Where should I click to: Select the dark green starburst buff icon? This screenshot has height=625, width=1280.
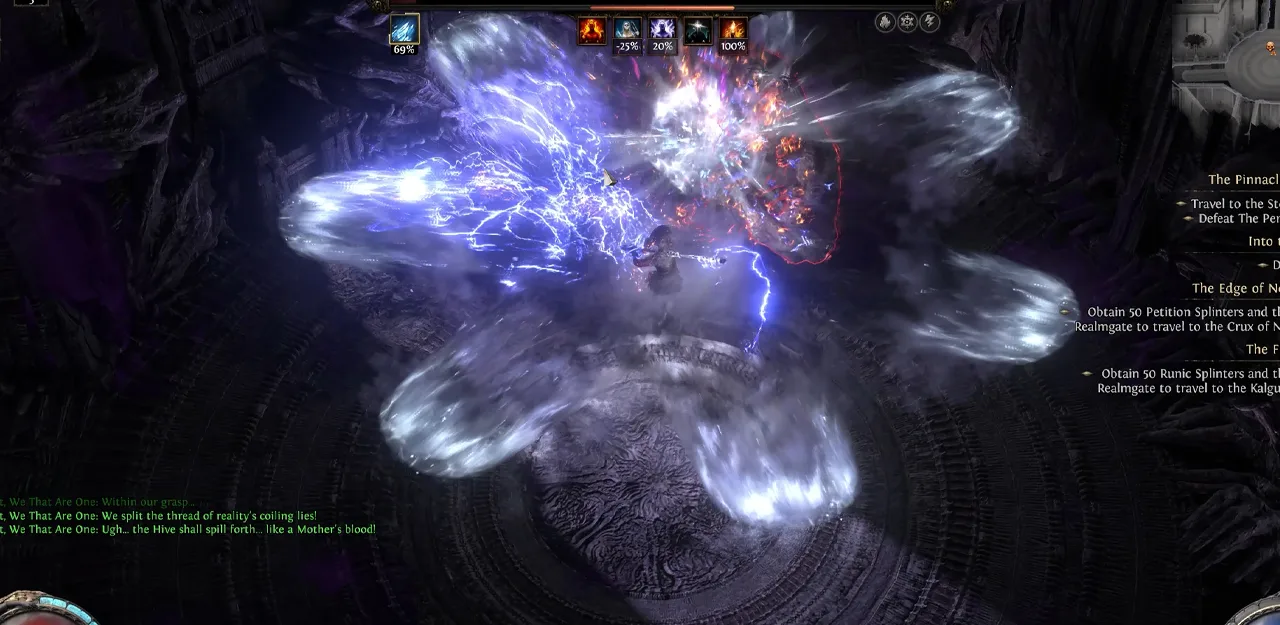point(697,31)
